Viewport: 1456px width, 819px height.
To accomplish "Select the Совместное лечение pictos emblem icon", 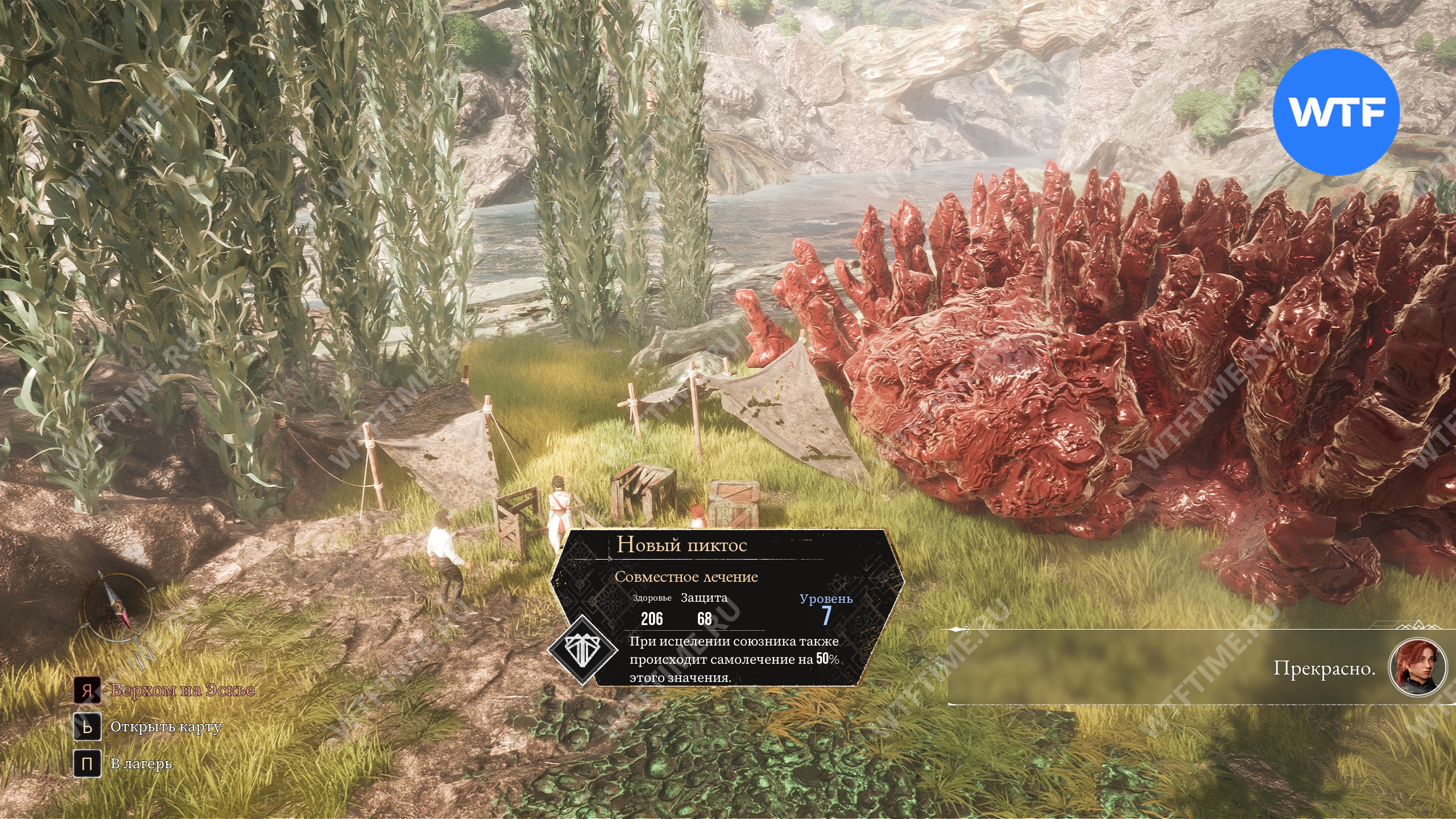I will [x=582, y=651].
